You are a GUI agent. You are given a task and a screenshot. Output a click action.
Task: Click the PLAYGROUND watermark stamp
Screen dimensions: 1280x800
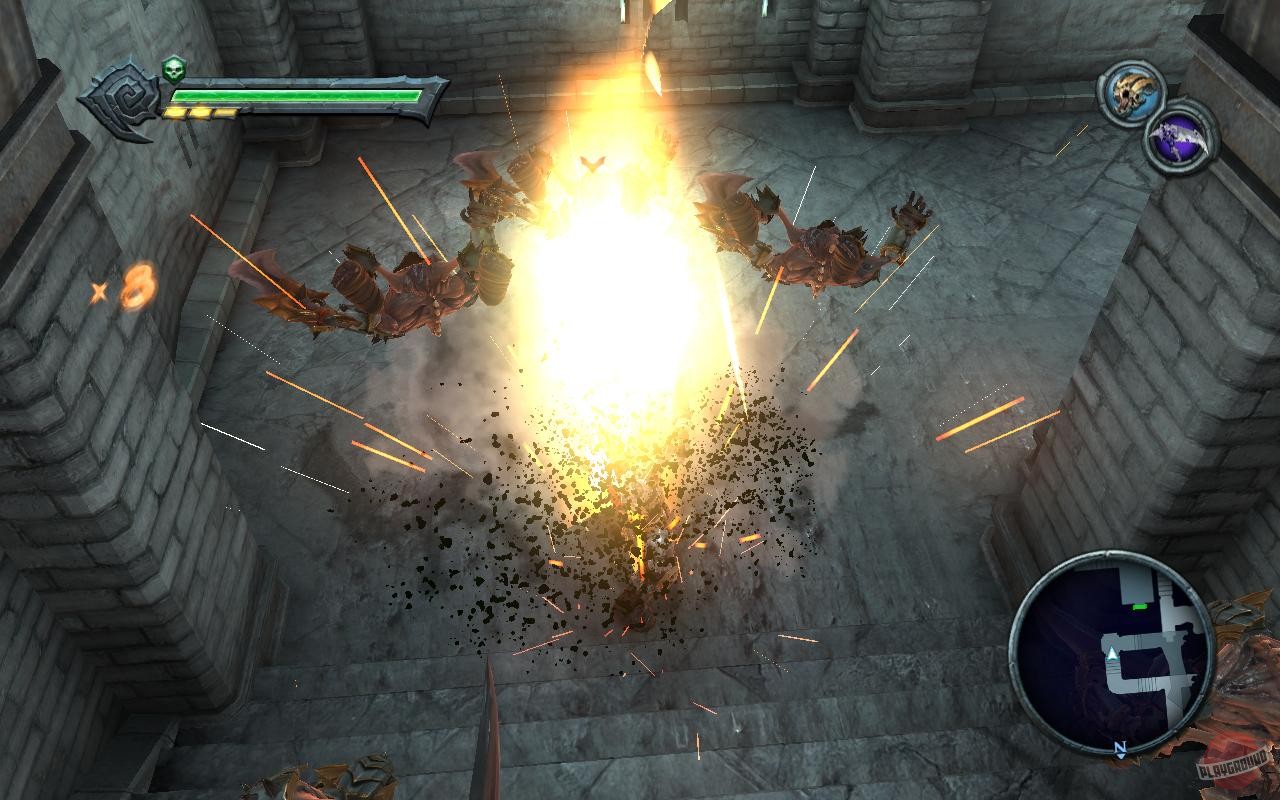point(1233,768)
